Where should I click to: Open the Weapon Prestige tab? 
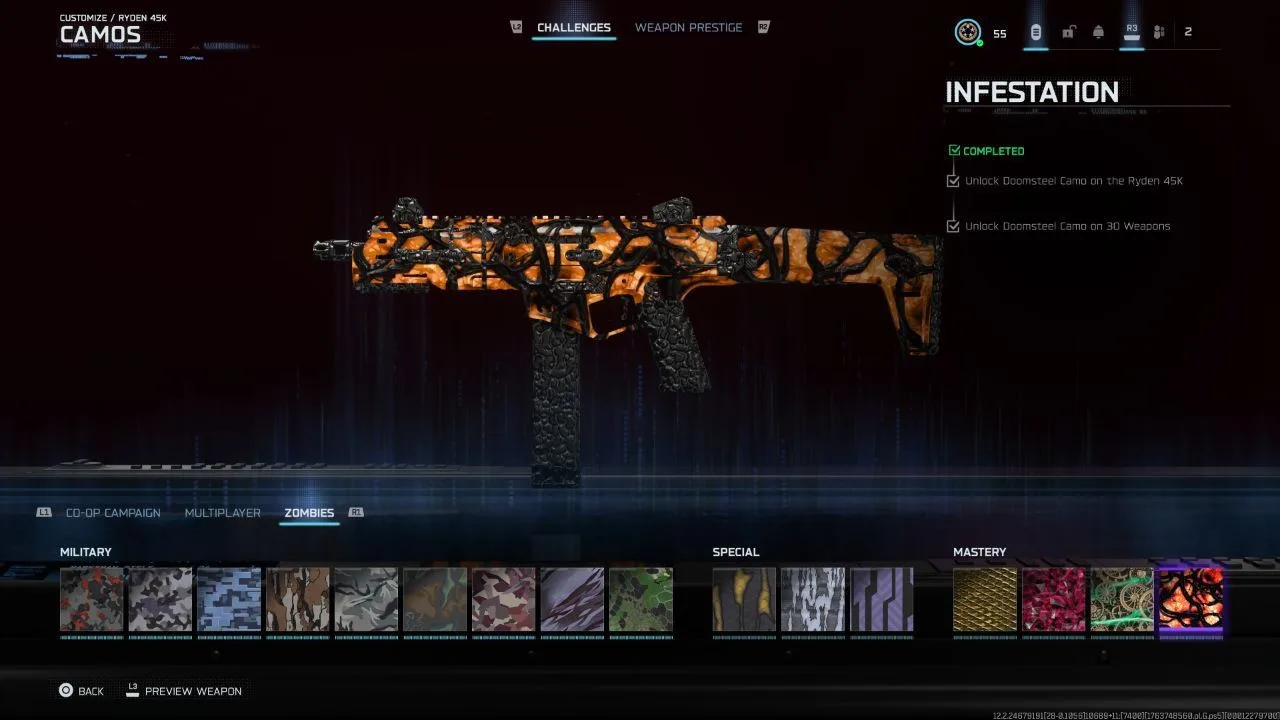688,28
